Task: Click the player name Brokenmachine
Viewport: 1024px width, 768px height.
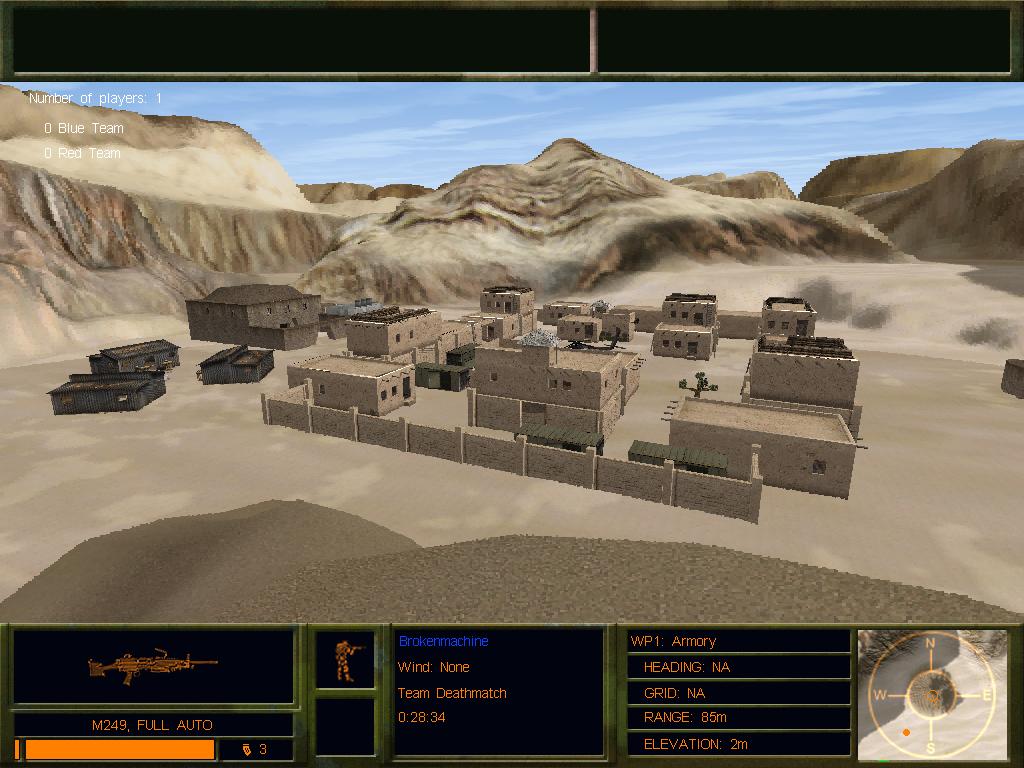Action: point(443,641)
